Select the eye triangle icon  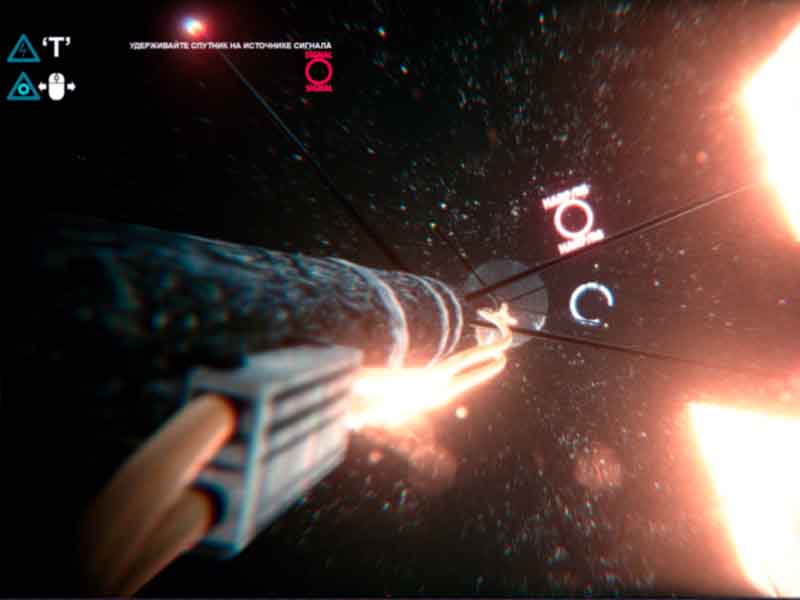pyautogui.click(x=23, y=87)
